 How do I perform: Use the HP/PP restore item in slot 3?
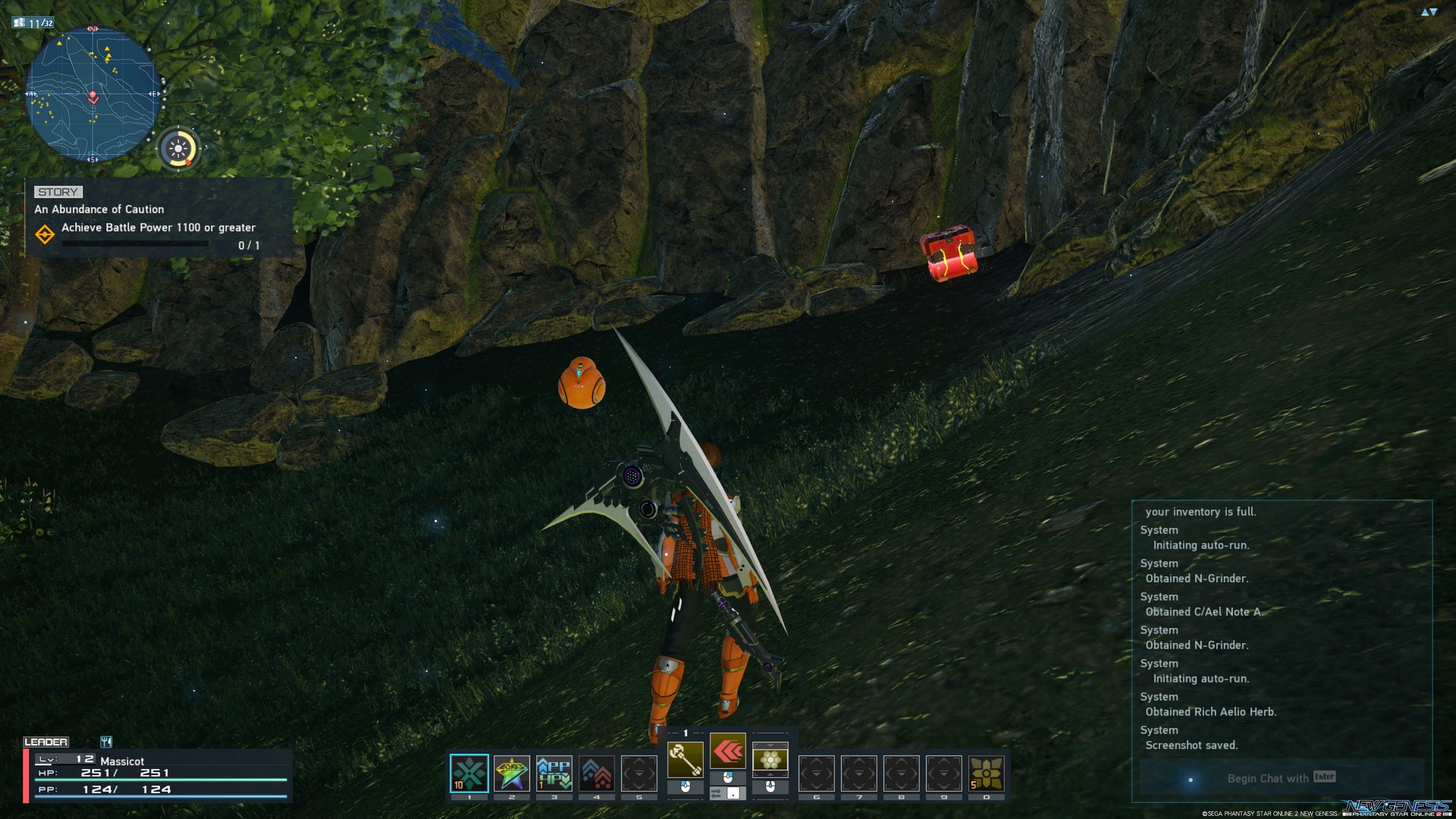coord(554,773)
